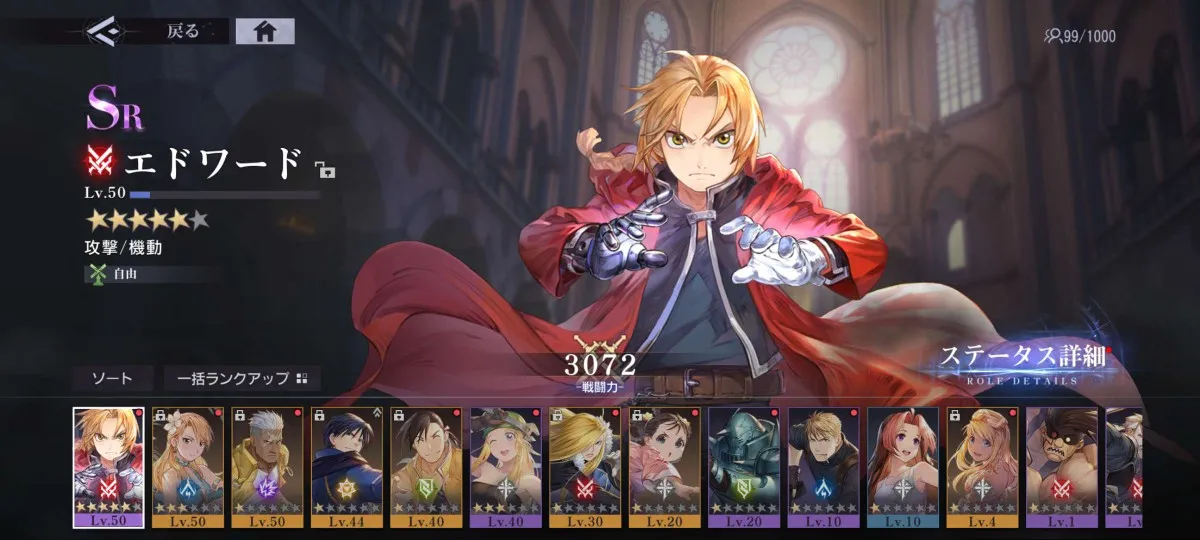Pick the Lv.4 blonde woman card
The width and height of the screenshot is (1200, 540).
[x=982, y=466]
